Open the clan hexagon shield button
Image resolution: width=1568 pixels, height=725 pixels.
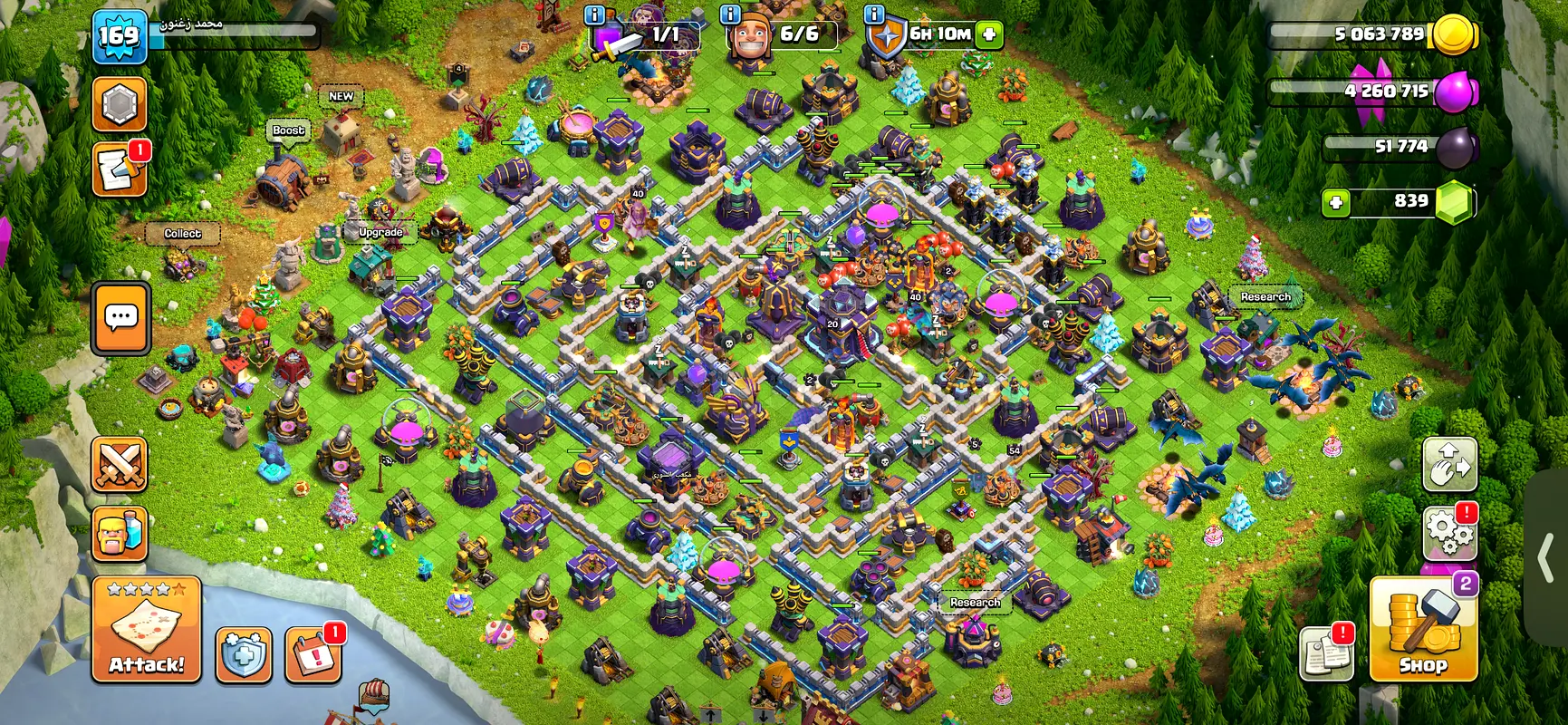pyautogui.click(x=120, y=104)
